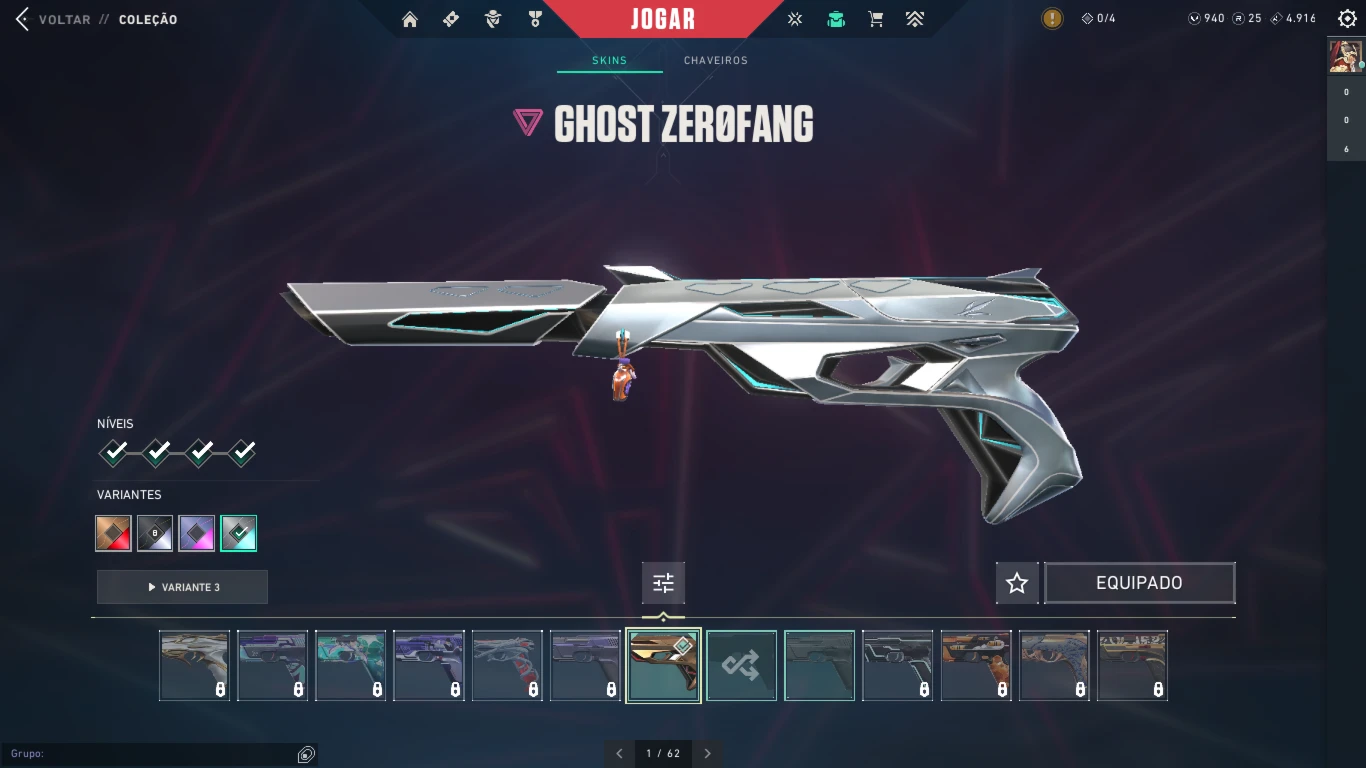Go back with the Voltar arrow
Image resolution: width=1366 pixels, height=768 pixels.
[x=22, y=19]
